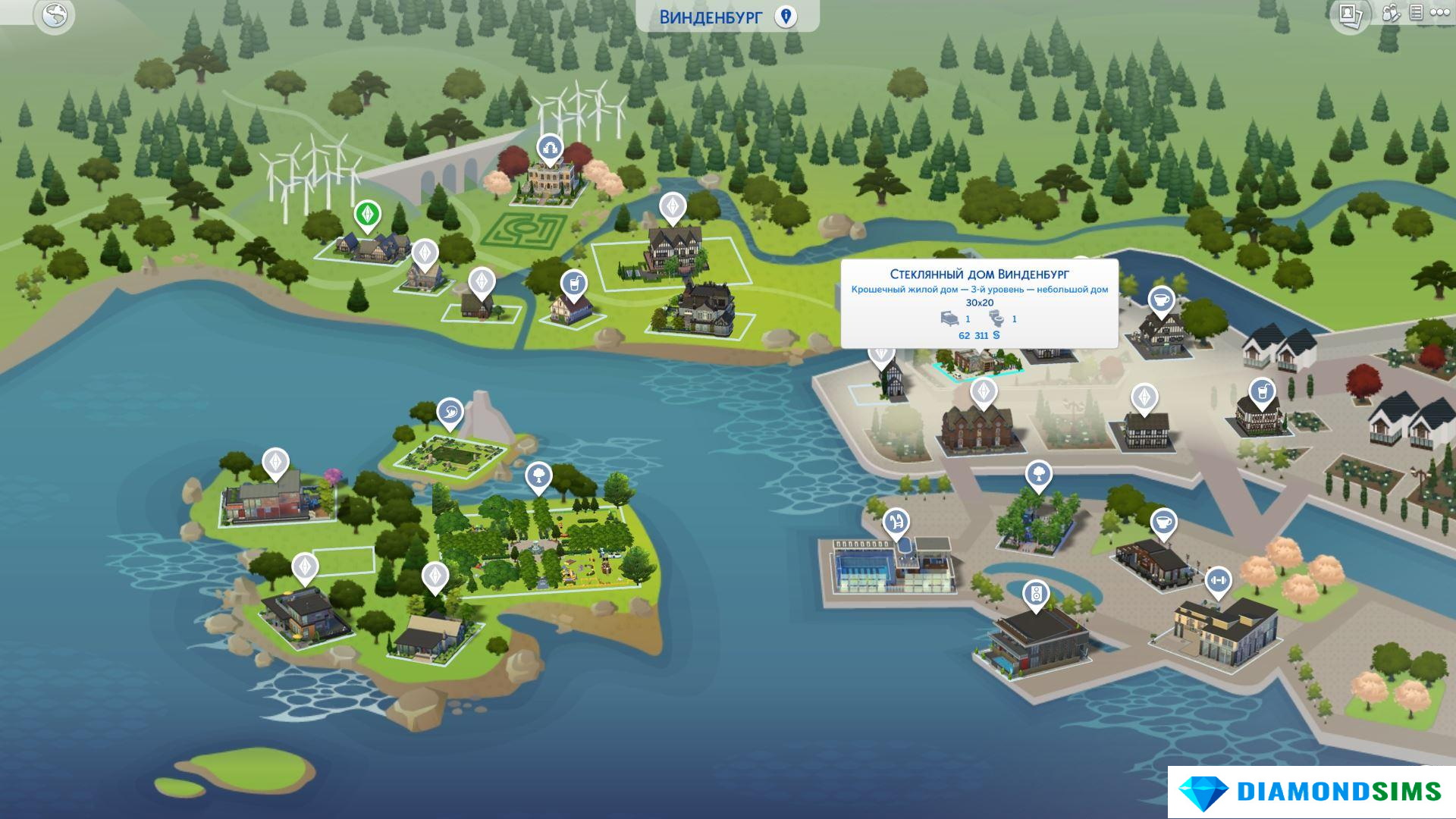Image resolution: width=1456 pixels, height=819 pixels.
Task: Pick the speaker nightclub lot marker
Action: [1035, 594]
